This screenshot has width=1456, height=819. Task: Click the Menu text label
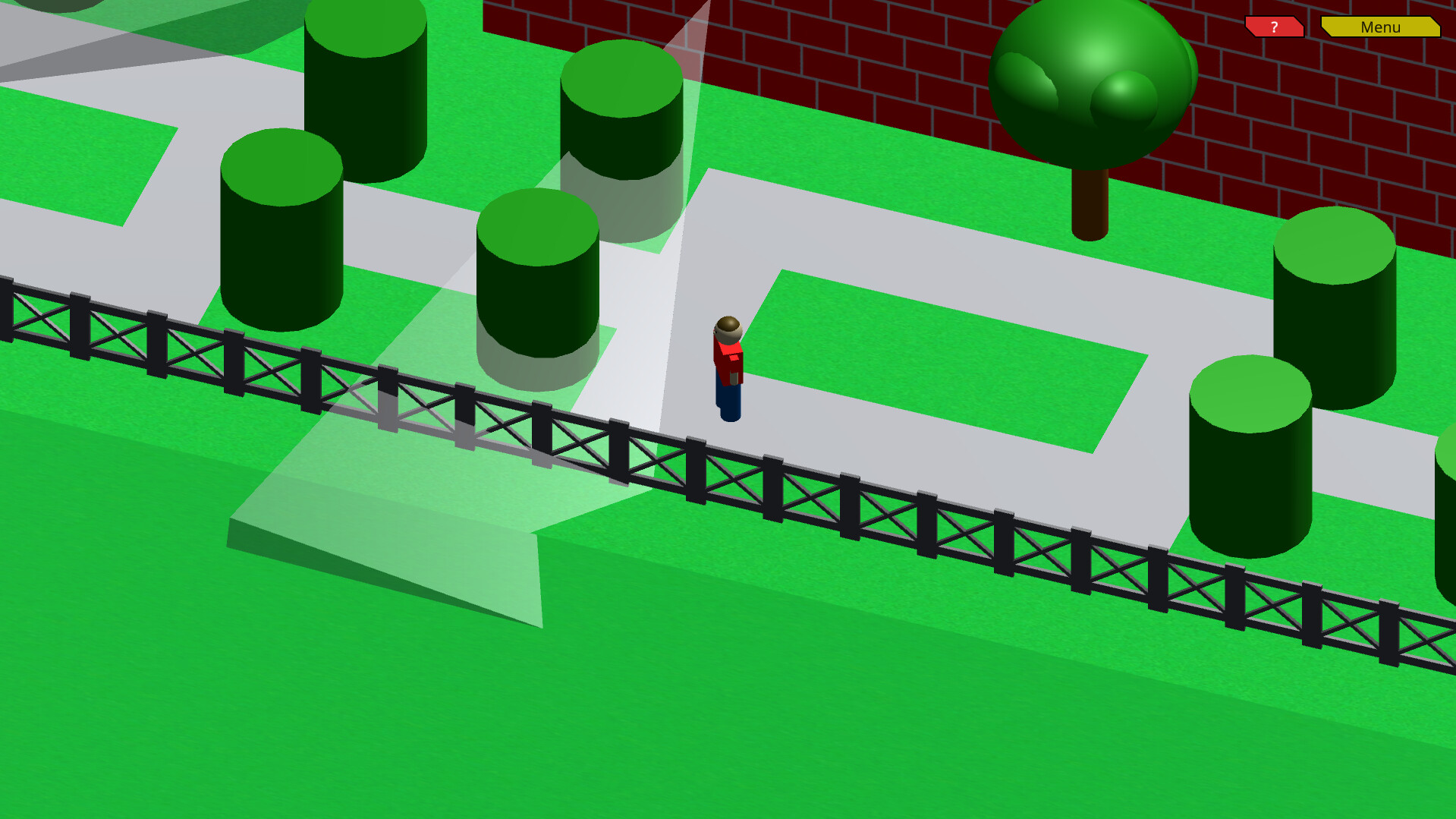pos(1381,27)
